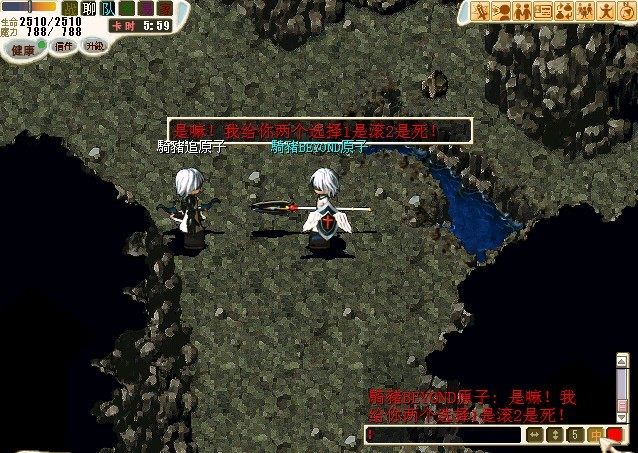This screenshot has width=638, height=453.
Task: Toggle the 聊 chat channel button
Action: click(88, 8)
